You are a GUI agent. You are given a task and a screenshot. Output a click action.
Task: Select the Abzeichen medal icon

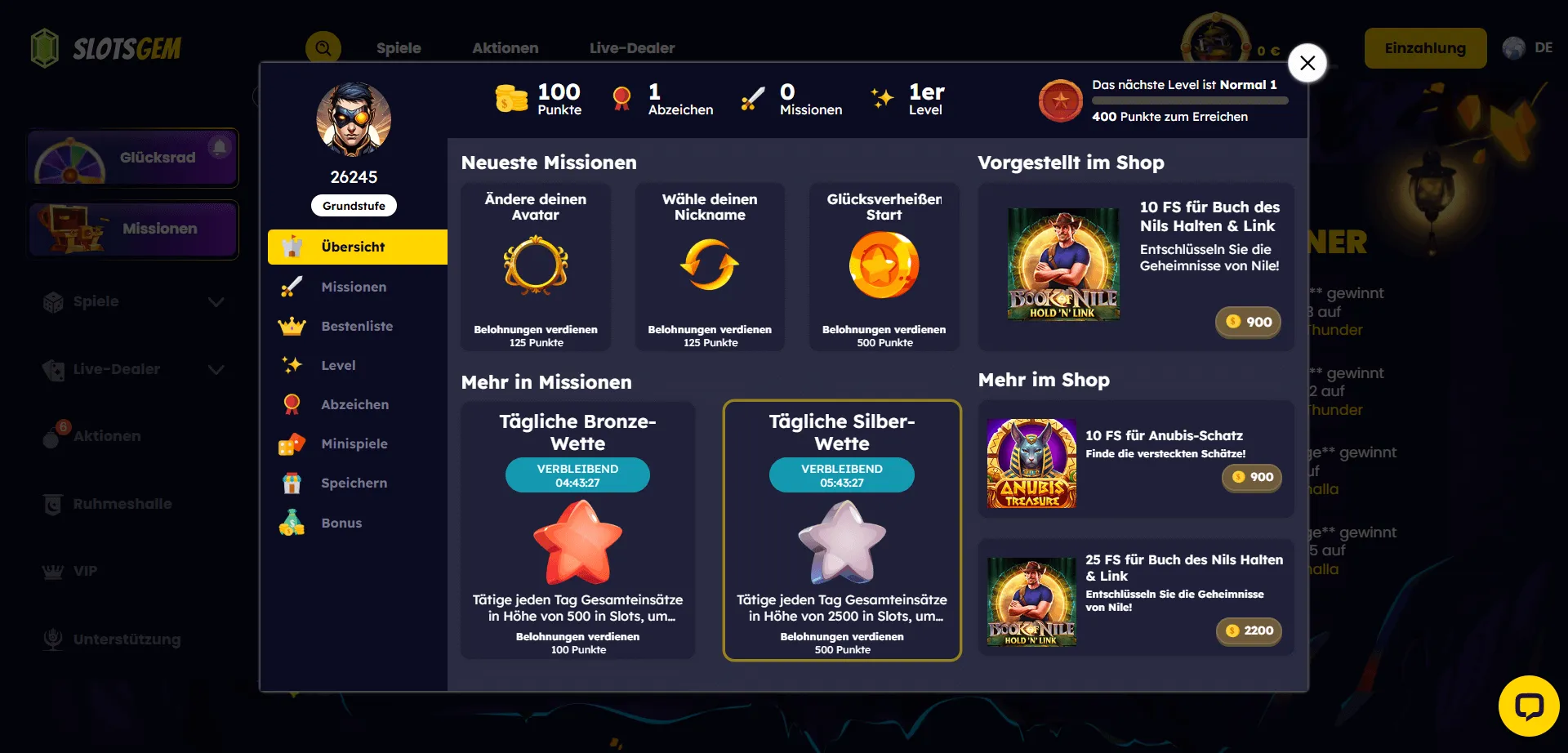pos(292,403)
